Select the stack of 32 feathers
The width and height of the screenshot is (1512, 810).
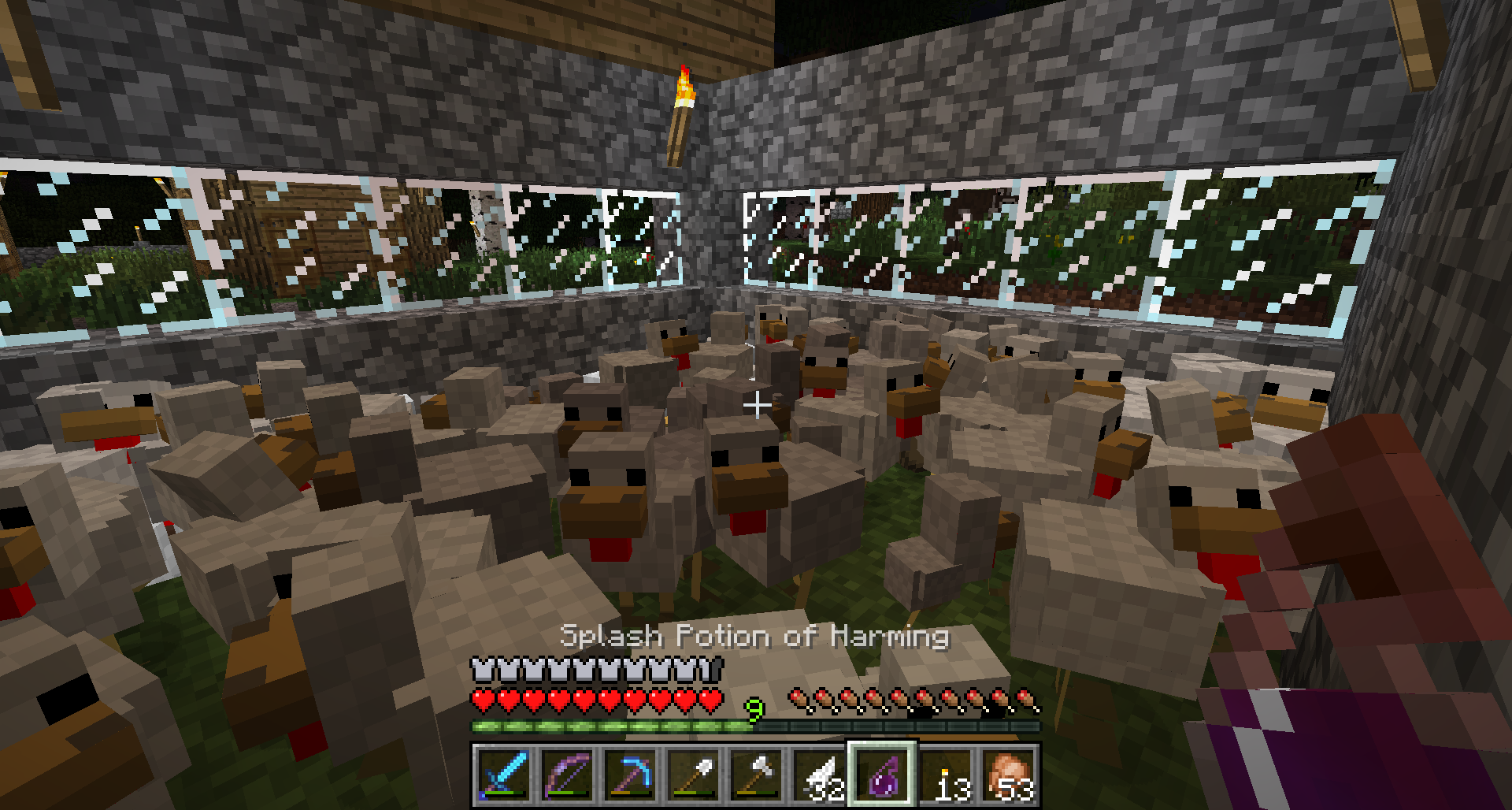click(819, 775)
